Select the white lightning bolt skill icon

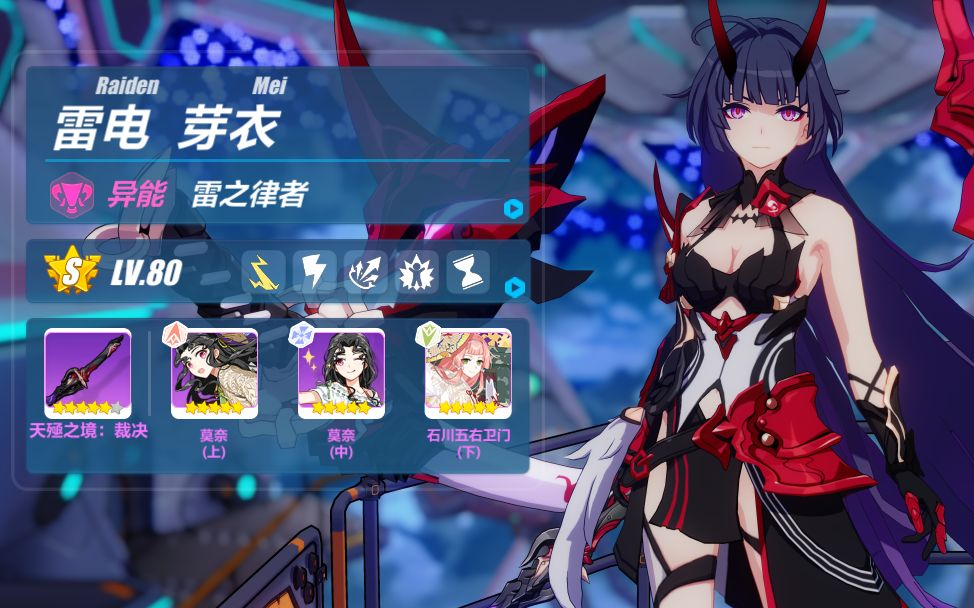(x=314, y=272)
